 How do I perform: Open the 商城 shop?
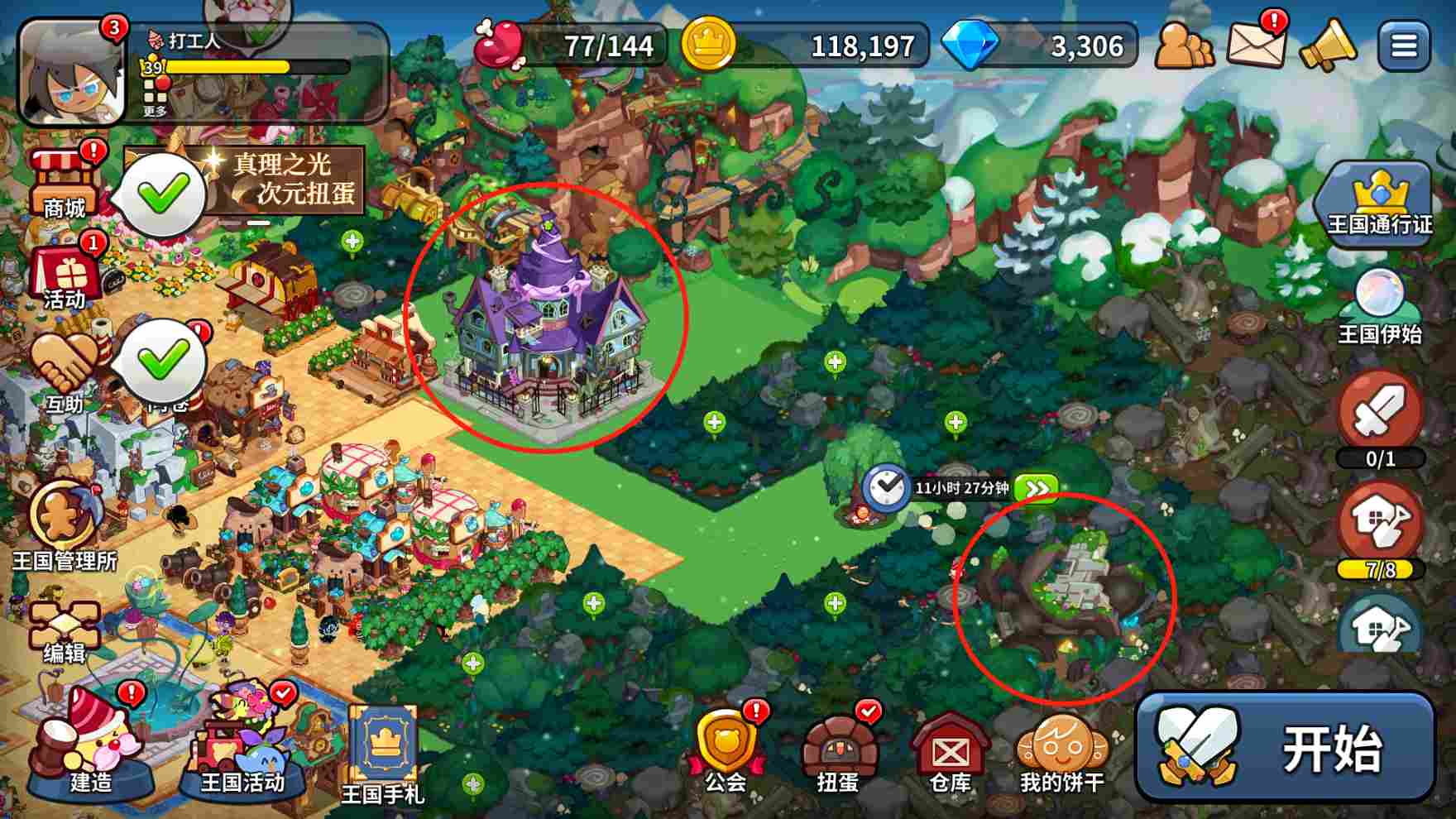point(65,184)
